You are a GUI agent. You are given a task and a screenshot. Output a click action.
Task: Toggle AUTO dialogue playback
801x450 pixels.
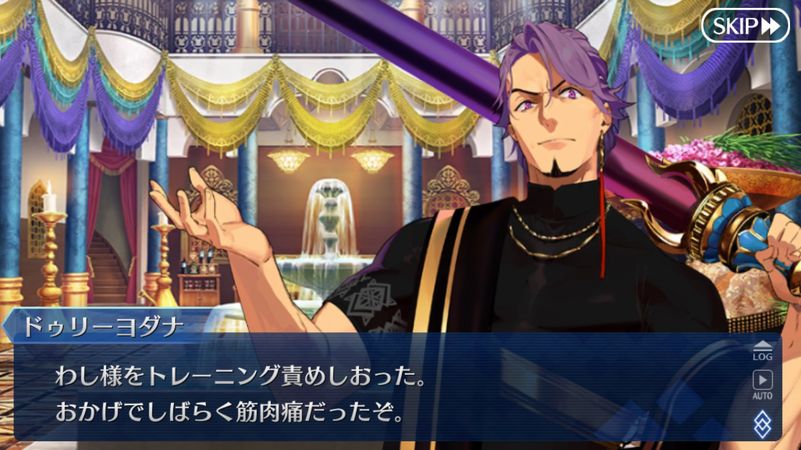click(762, 385)
